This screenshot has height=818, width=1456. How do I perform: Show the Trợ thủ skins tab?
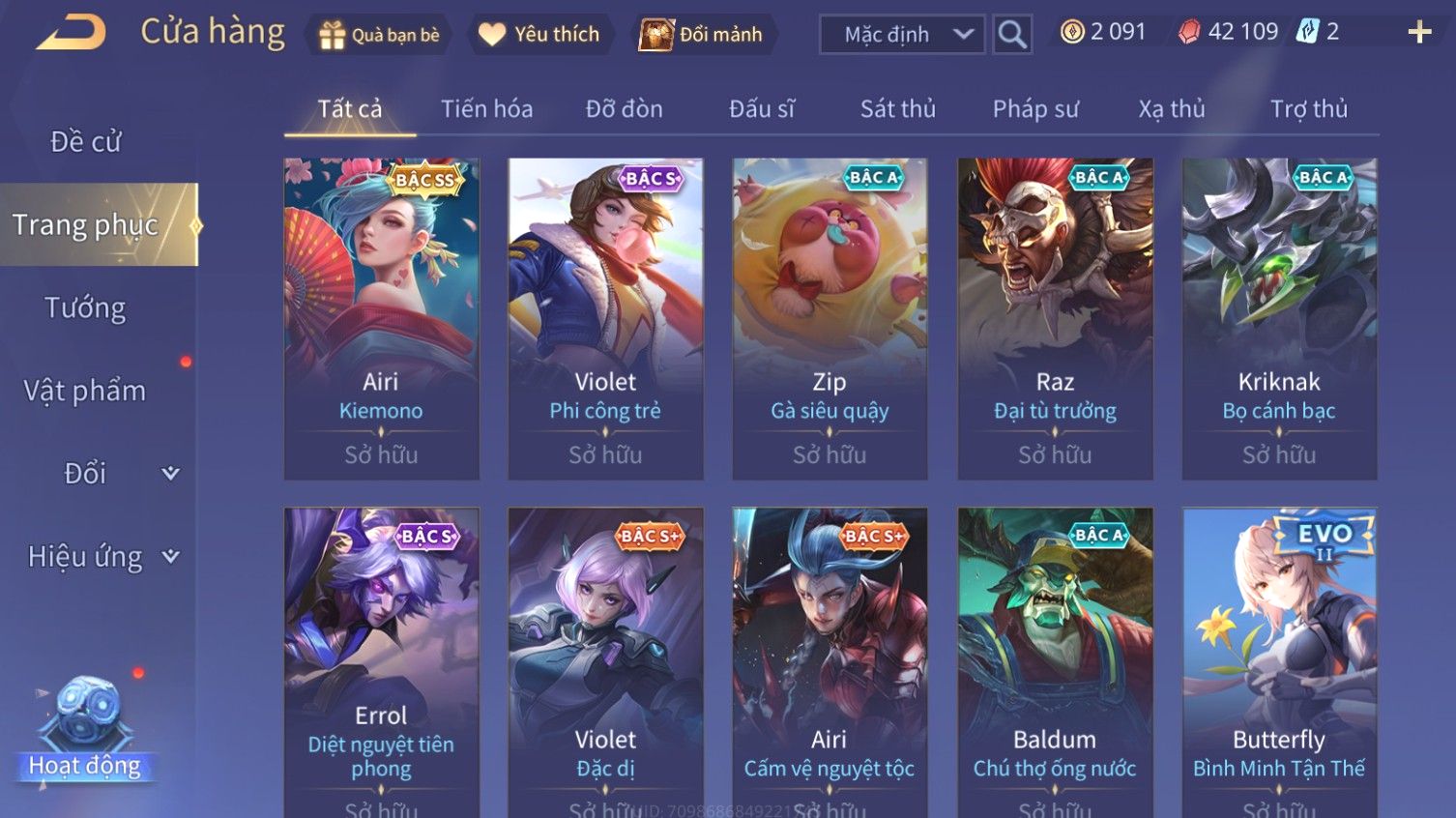(x=1308, y=109)
